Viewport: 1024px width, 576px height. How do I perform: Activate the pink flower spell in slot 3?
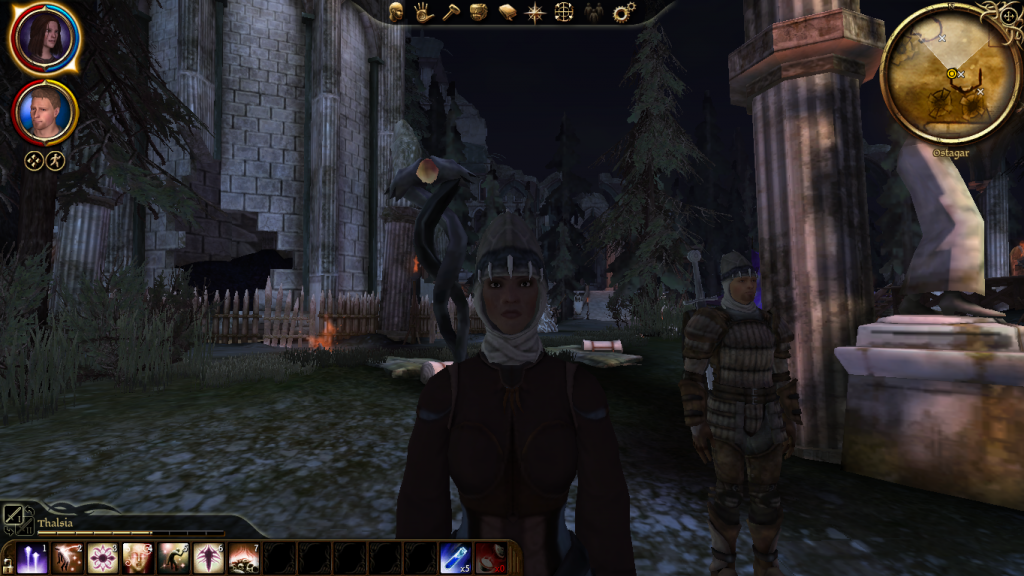(x=102, y=558)
